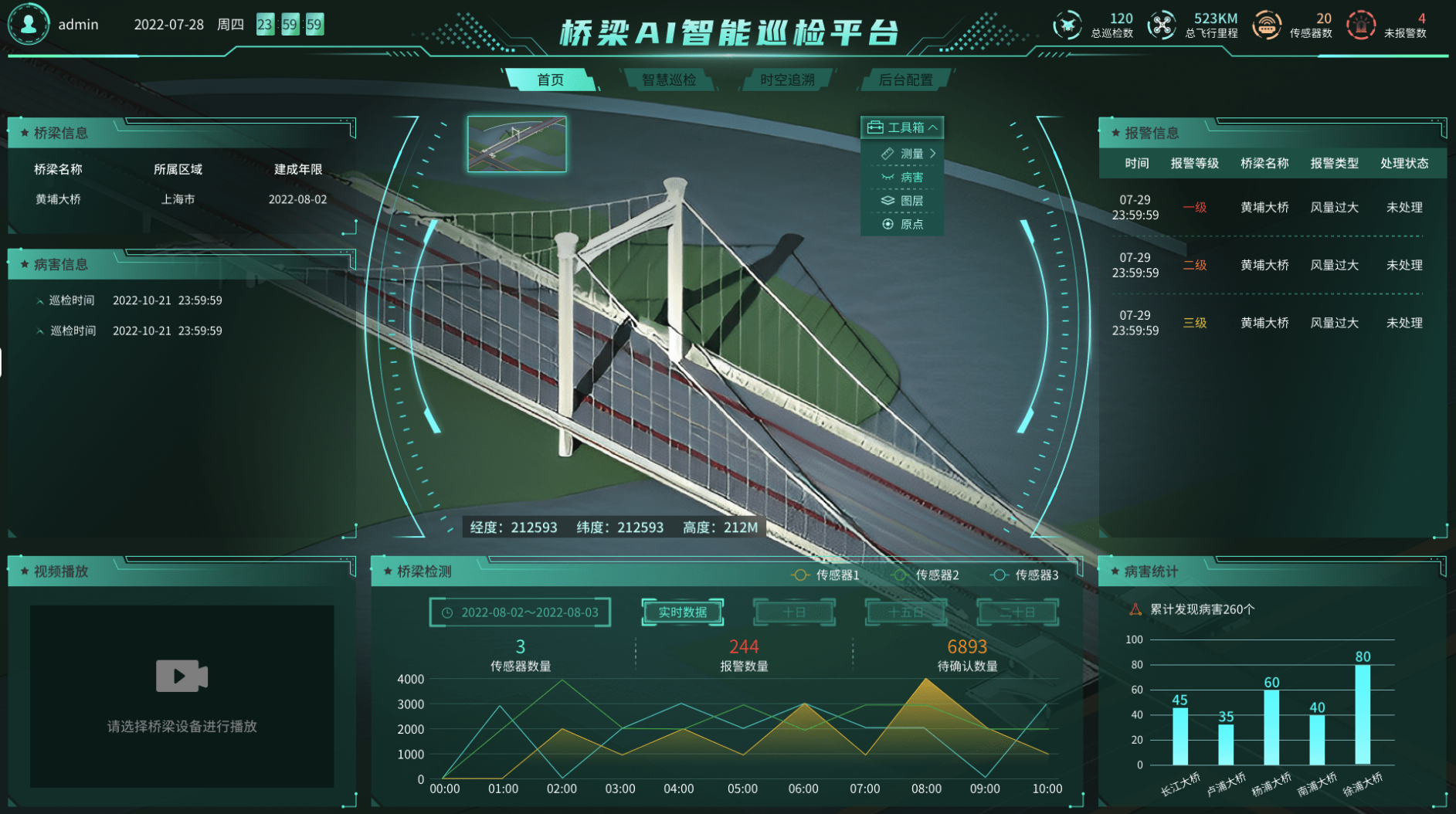Select the 十五日 data range button
The width and height of the screenshot is (1456, 814).
pyautogui.click(x=905, y=611)
